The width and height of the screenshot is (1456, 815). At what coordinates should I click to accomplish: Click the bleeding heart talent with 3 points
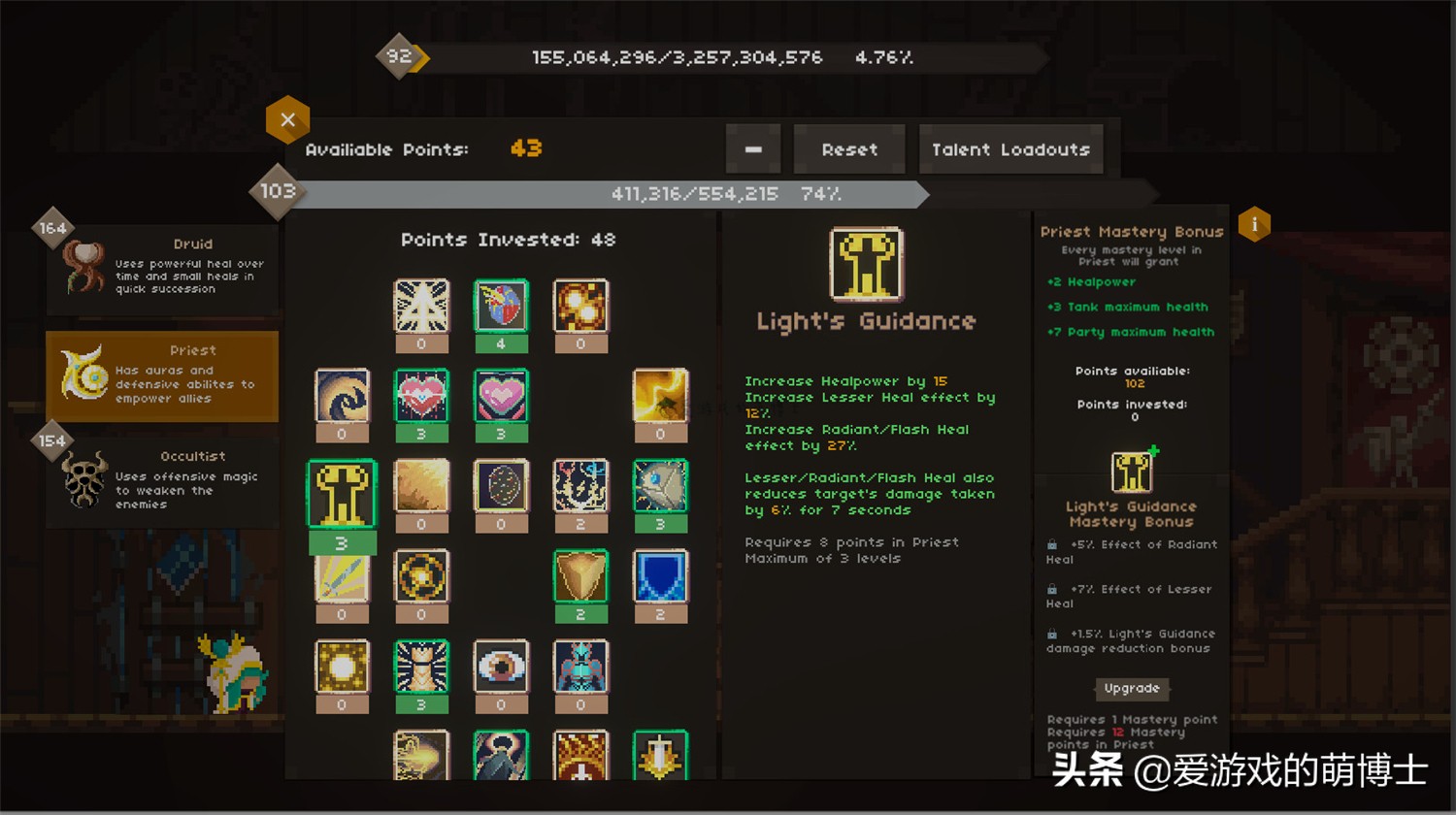(x=421, y=396)
